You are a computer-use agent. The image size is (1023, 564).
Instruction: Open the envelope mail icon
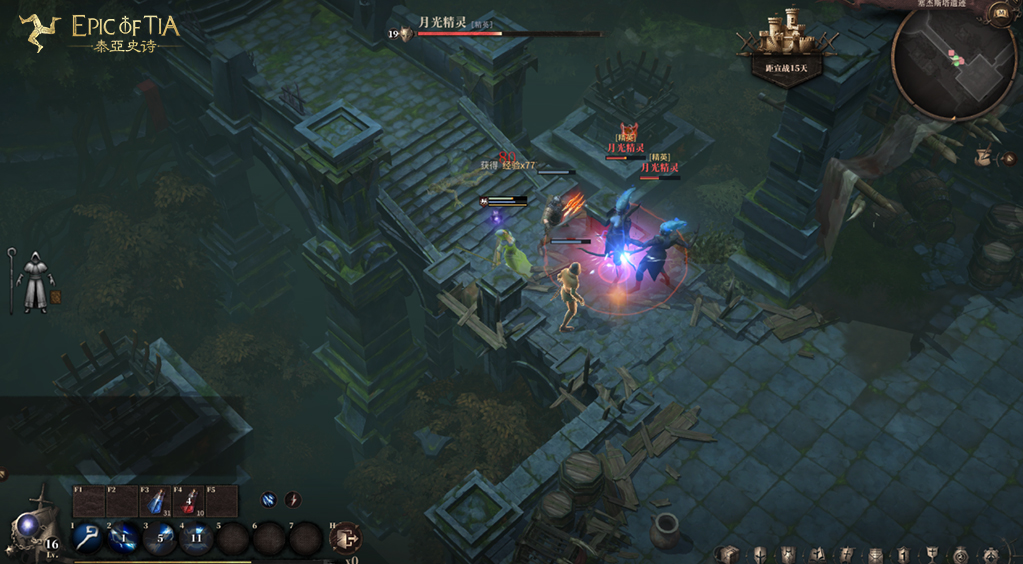point(875,554)
